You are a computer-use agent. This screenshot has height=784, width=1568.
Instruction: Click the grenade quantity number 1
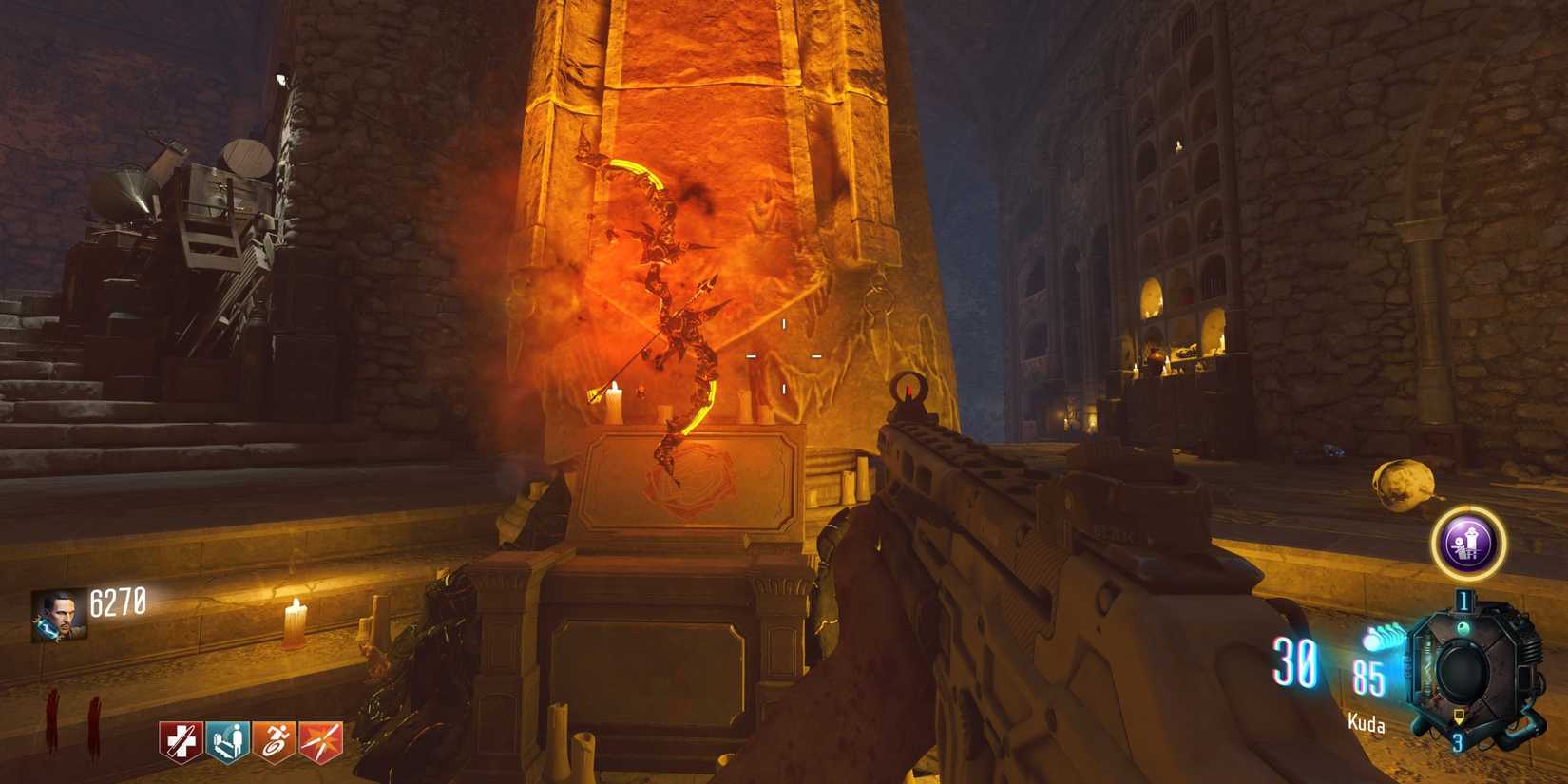pyautogui.click(x=1463, y=600)
